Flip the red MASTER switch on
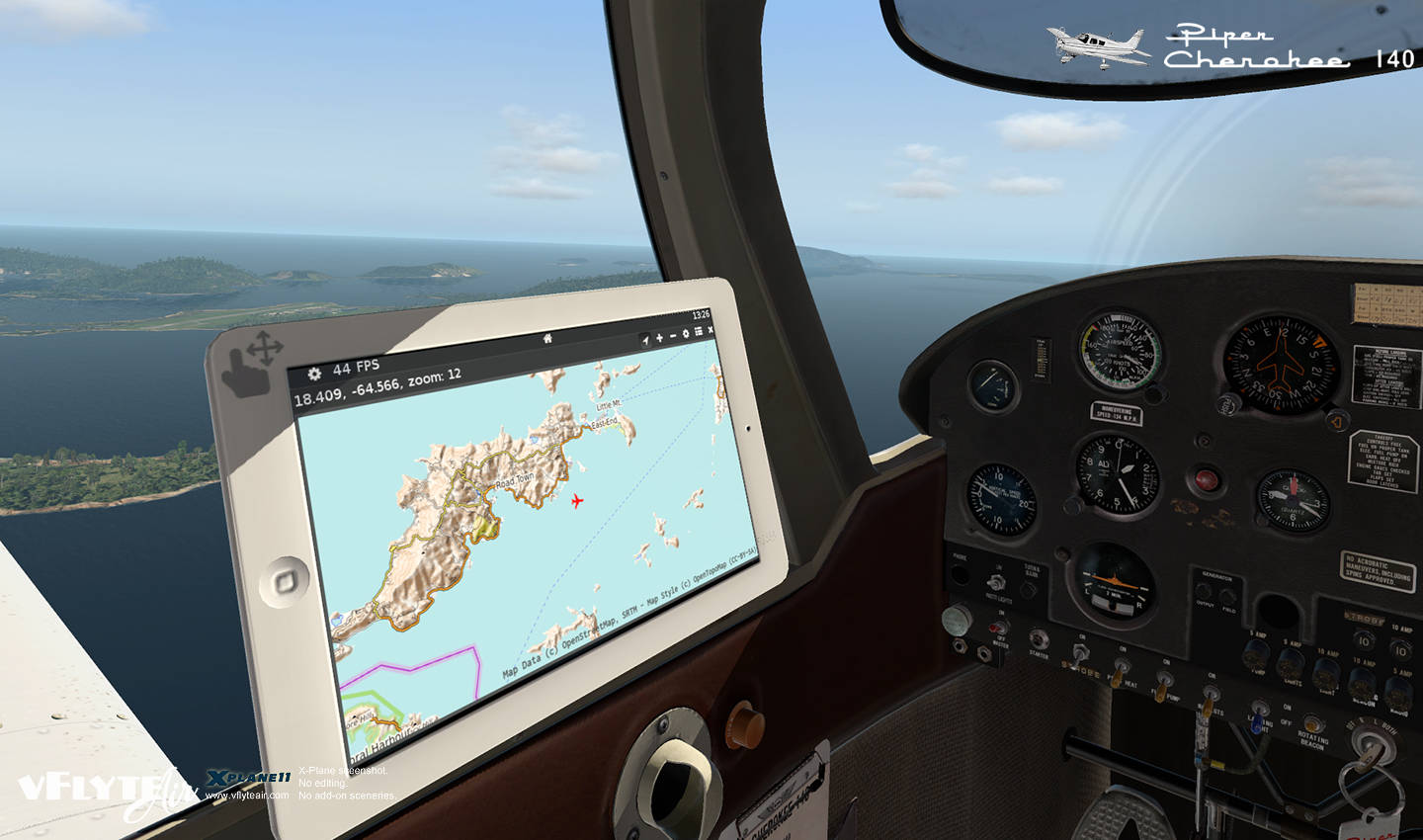The width and height of the screenshot is (1423, 840). 996,629
